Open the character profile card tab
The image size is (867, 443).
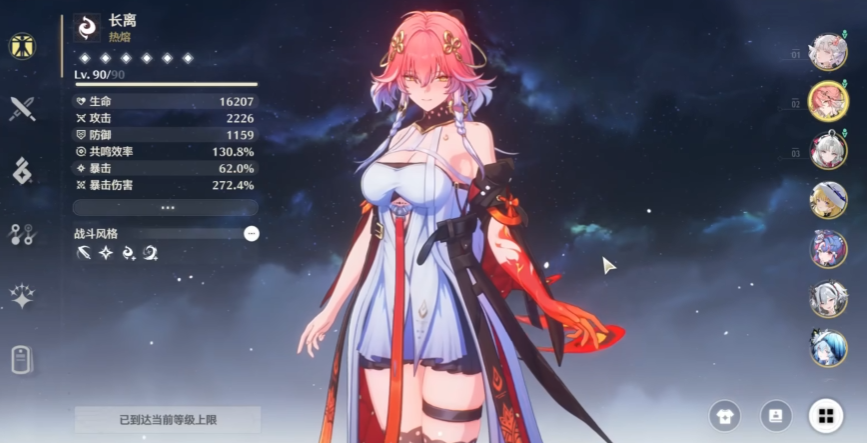21,359
